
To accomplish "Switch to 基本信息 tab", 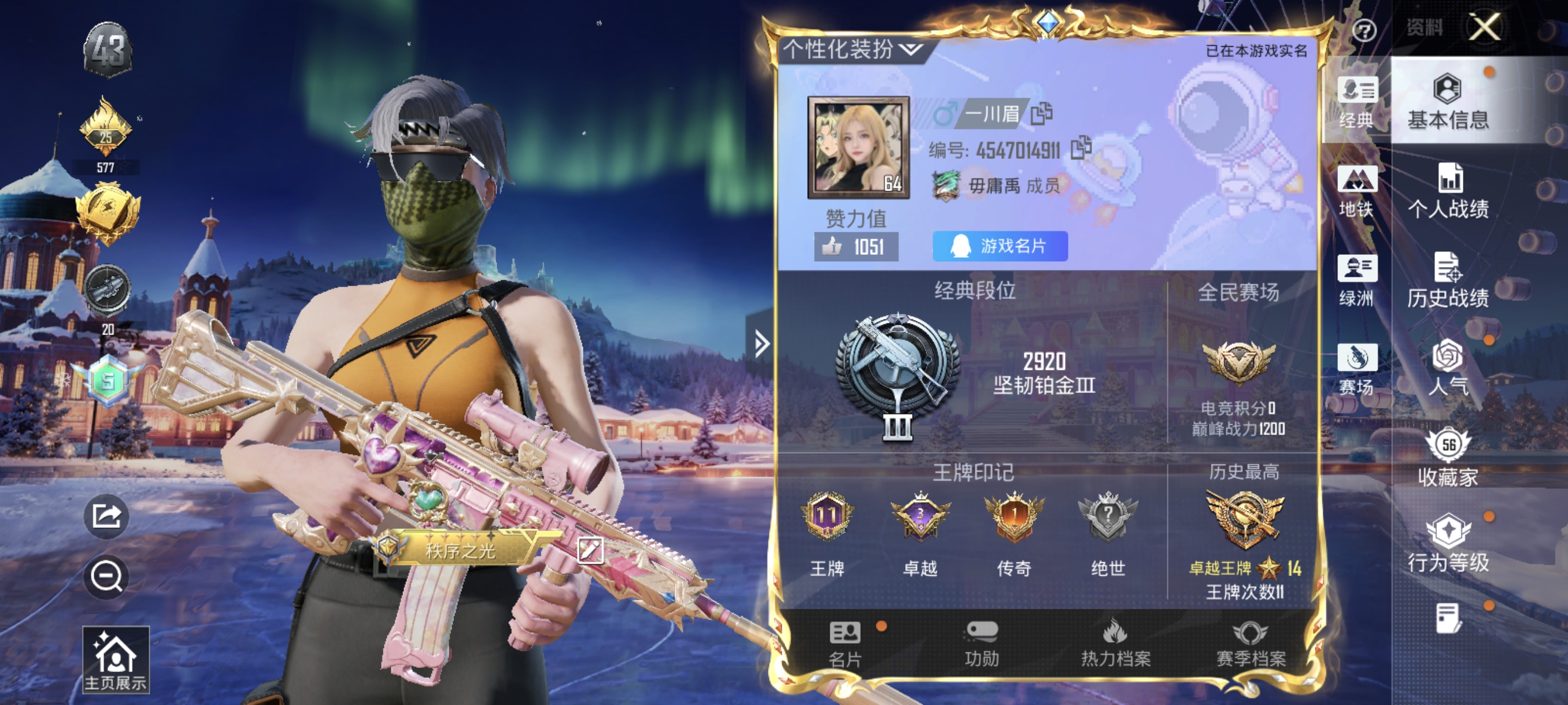I will click(1448, 102).
